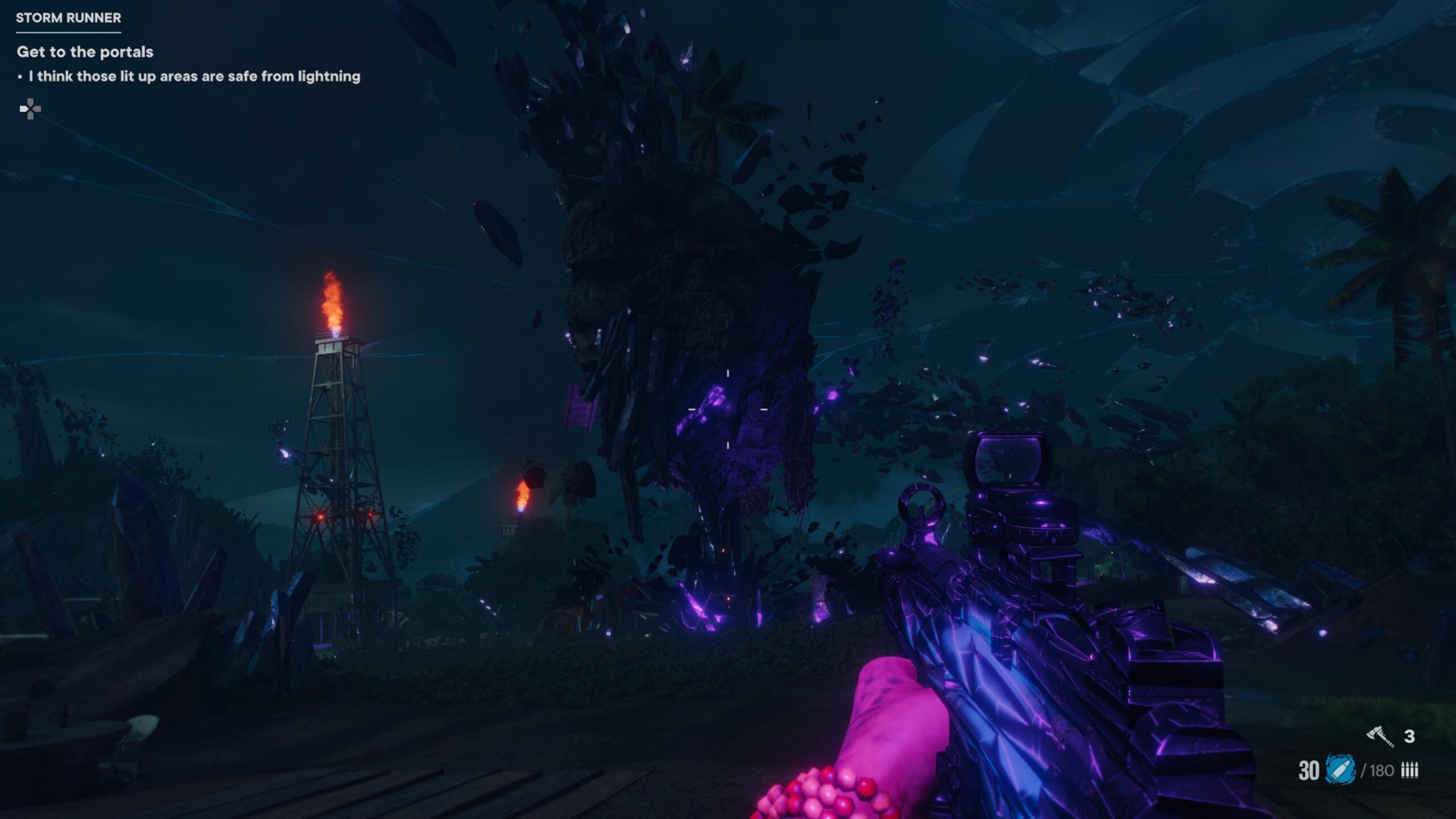Click the blue ammo type icon
This screenshot has width=1456, height=819.
[1340, 770]
